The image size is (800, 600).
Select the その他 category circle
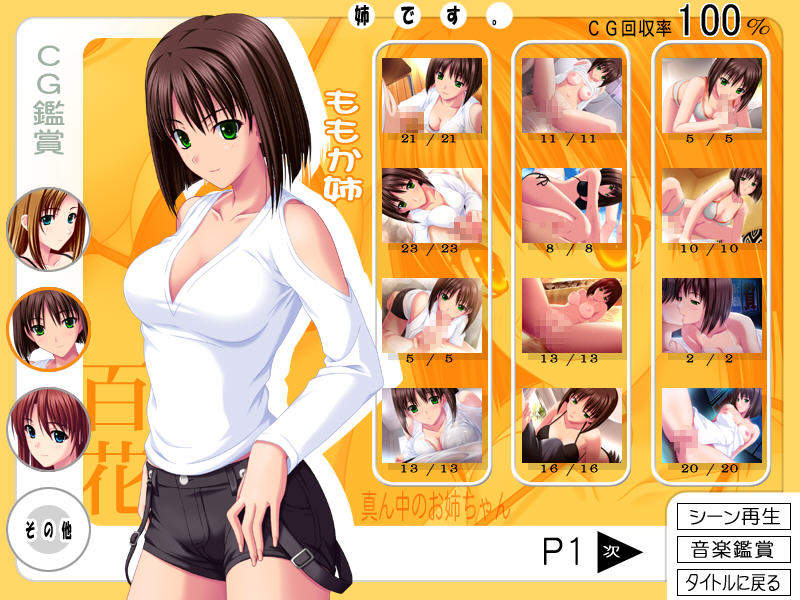tap(48, 527)
